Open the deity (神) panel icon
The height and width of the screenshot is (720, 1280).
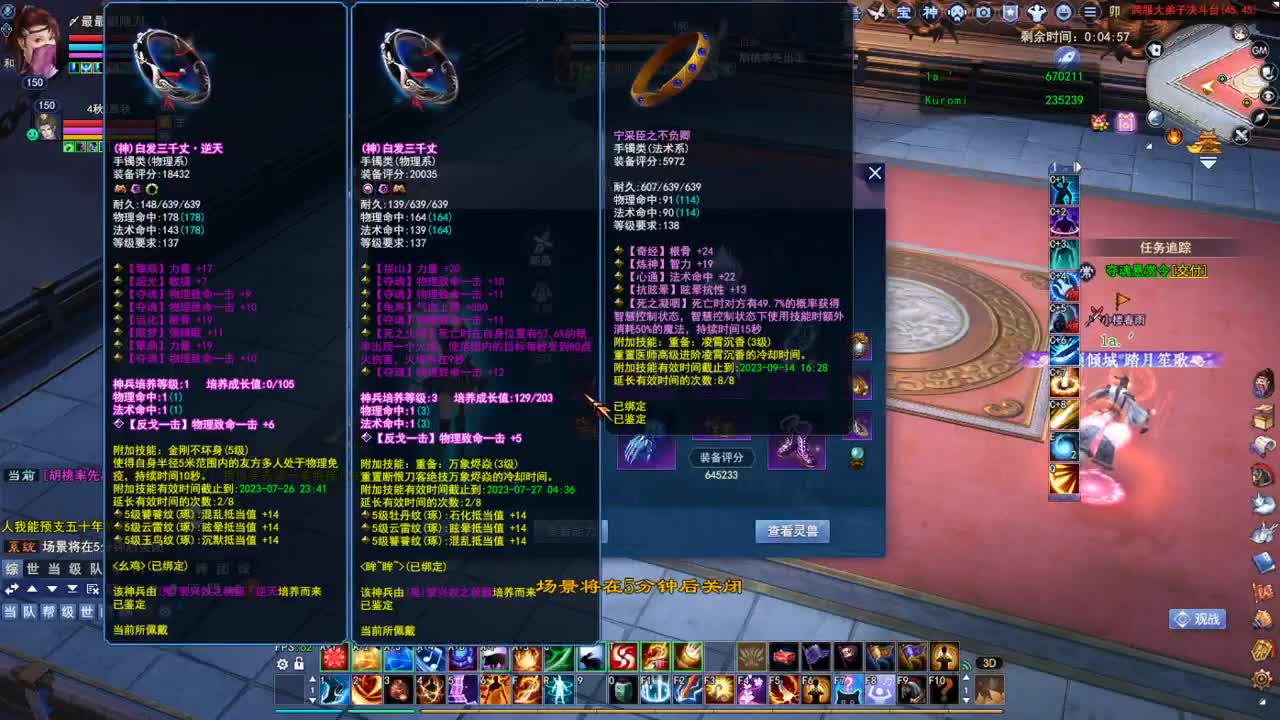click(x=929, y=13)
